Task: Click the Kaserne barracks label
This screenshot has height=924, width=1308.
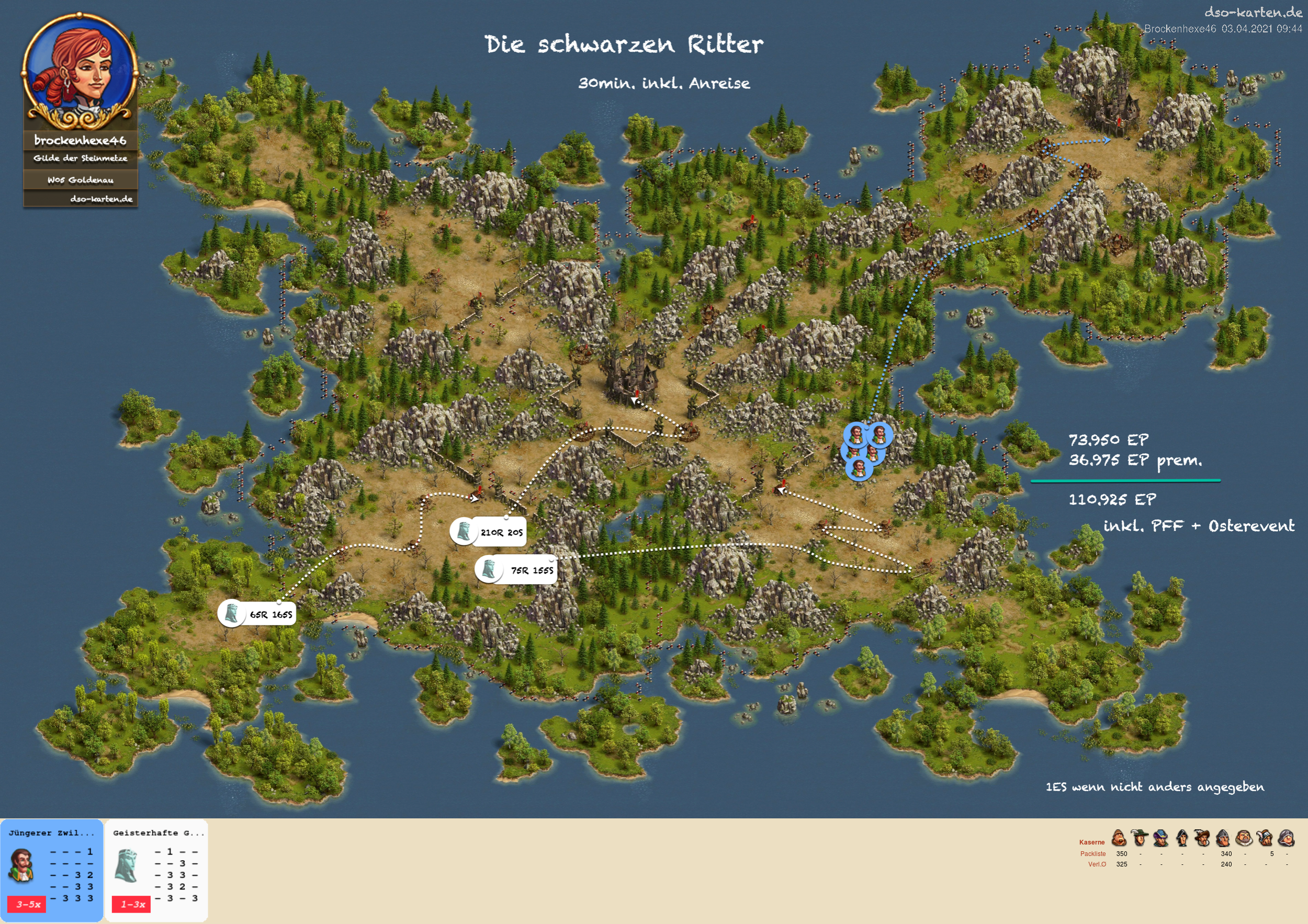Action: (x=1091, y=842)
